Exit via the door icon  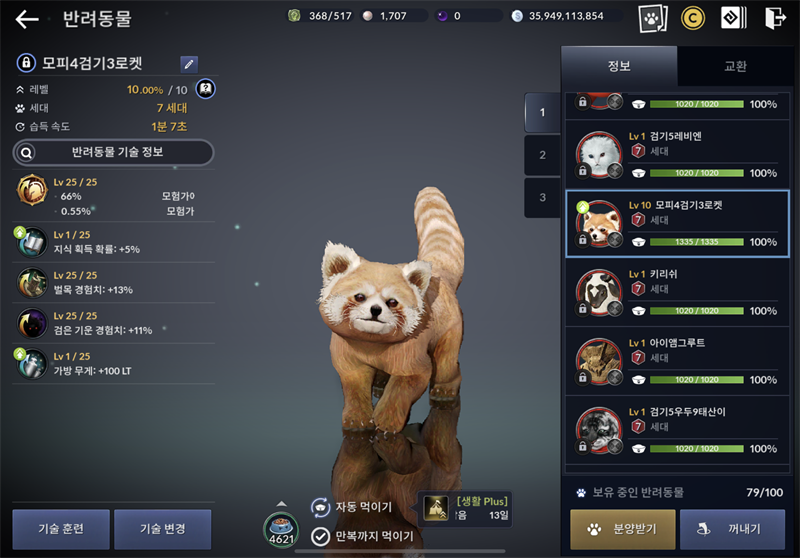(x=775, y=18)
